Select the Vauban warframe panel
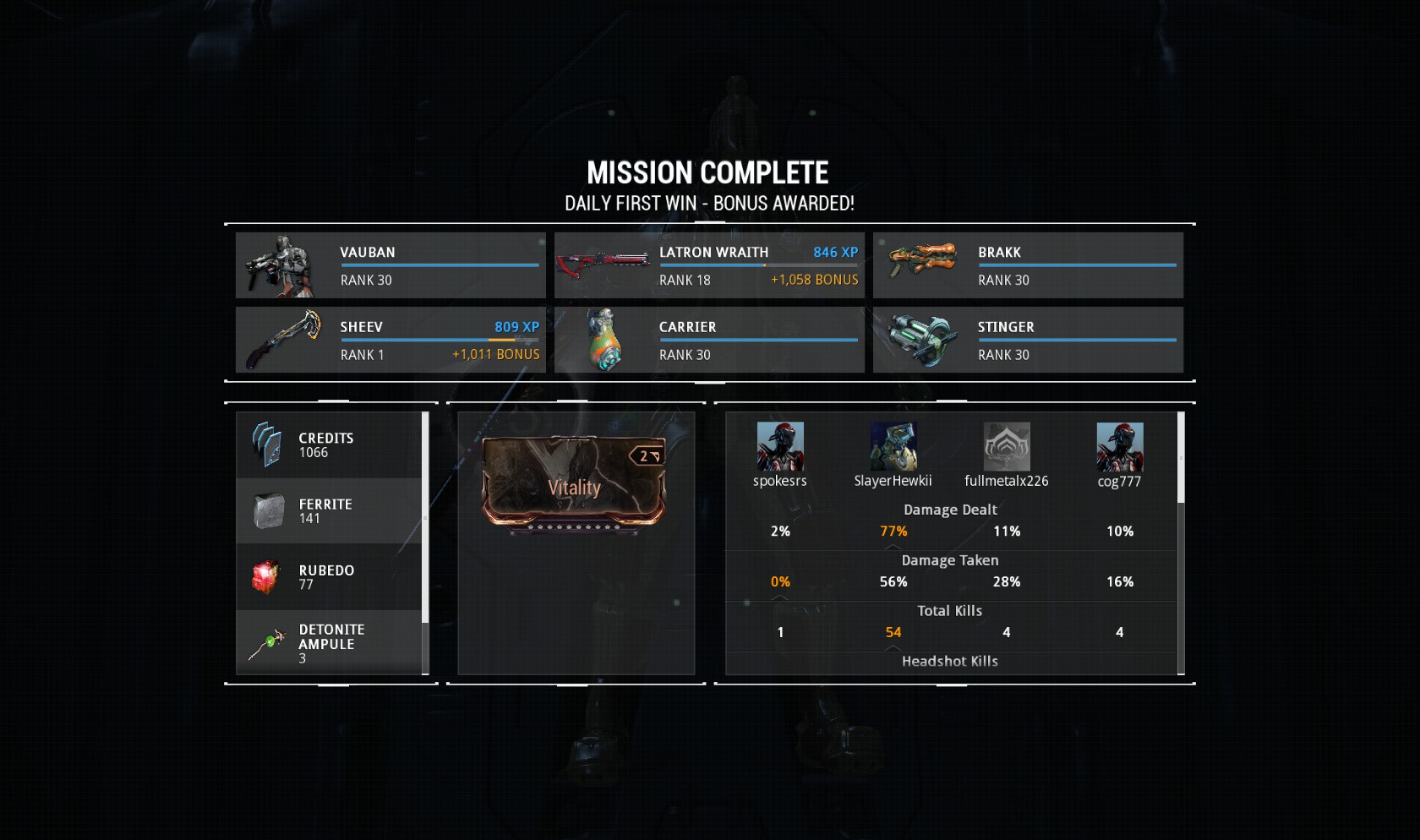Viewport: 1420px width, 840px height. (390, 265)
